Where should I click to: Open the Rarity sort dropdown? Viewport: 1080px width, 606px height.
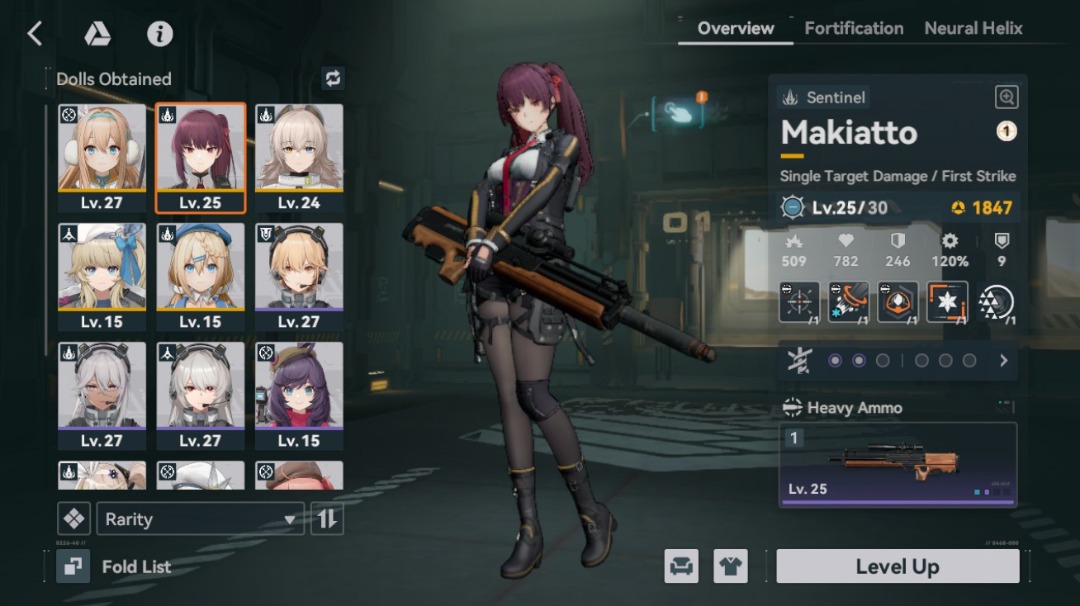pos(200,519)
